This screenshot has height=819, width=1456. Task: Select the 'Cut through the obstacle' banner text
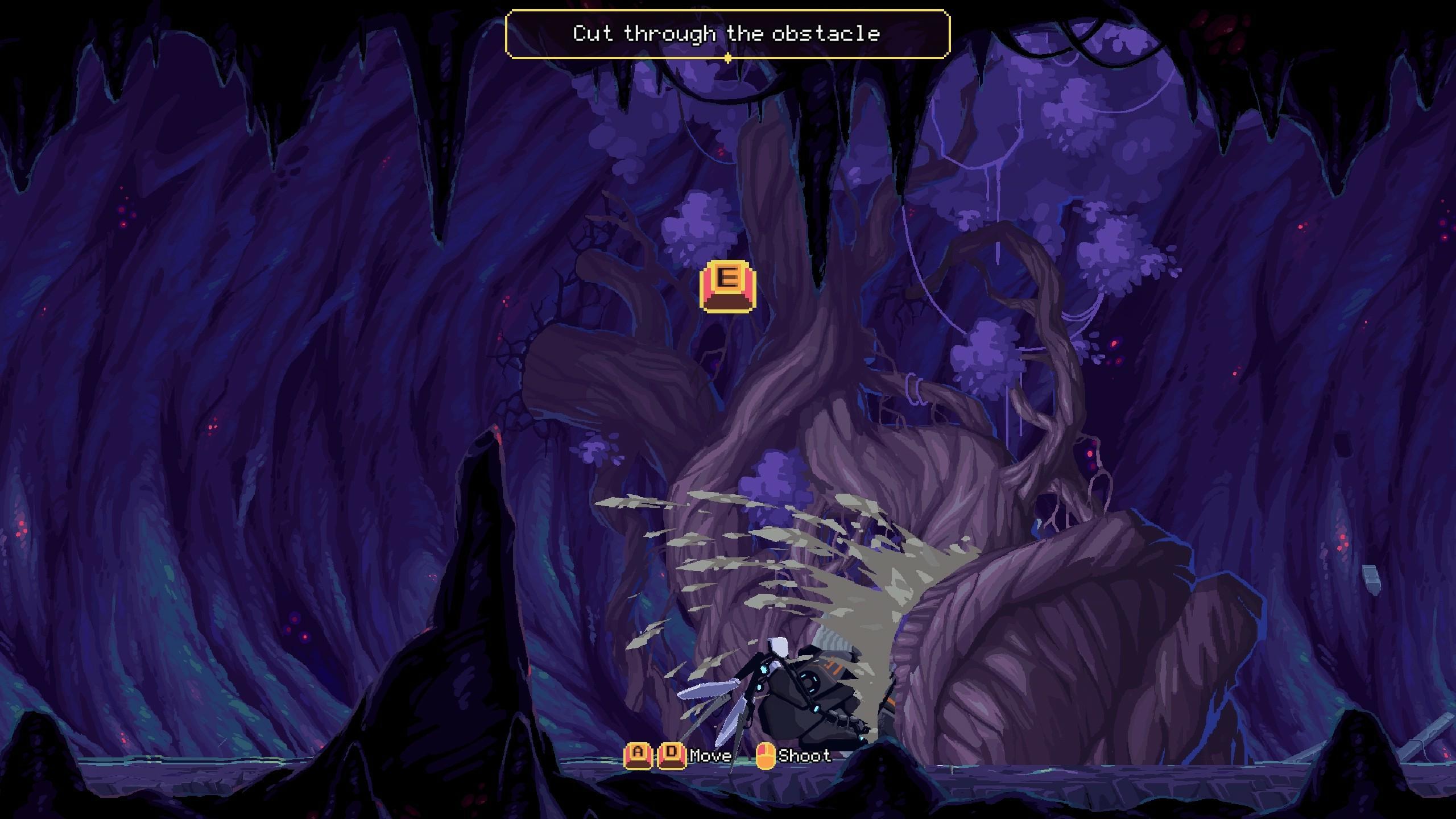coord(726,33)
